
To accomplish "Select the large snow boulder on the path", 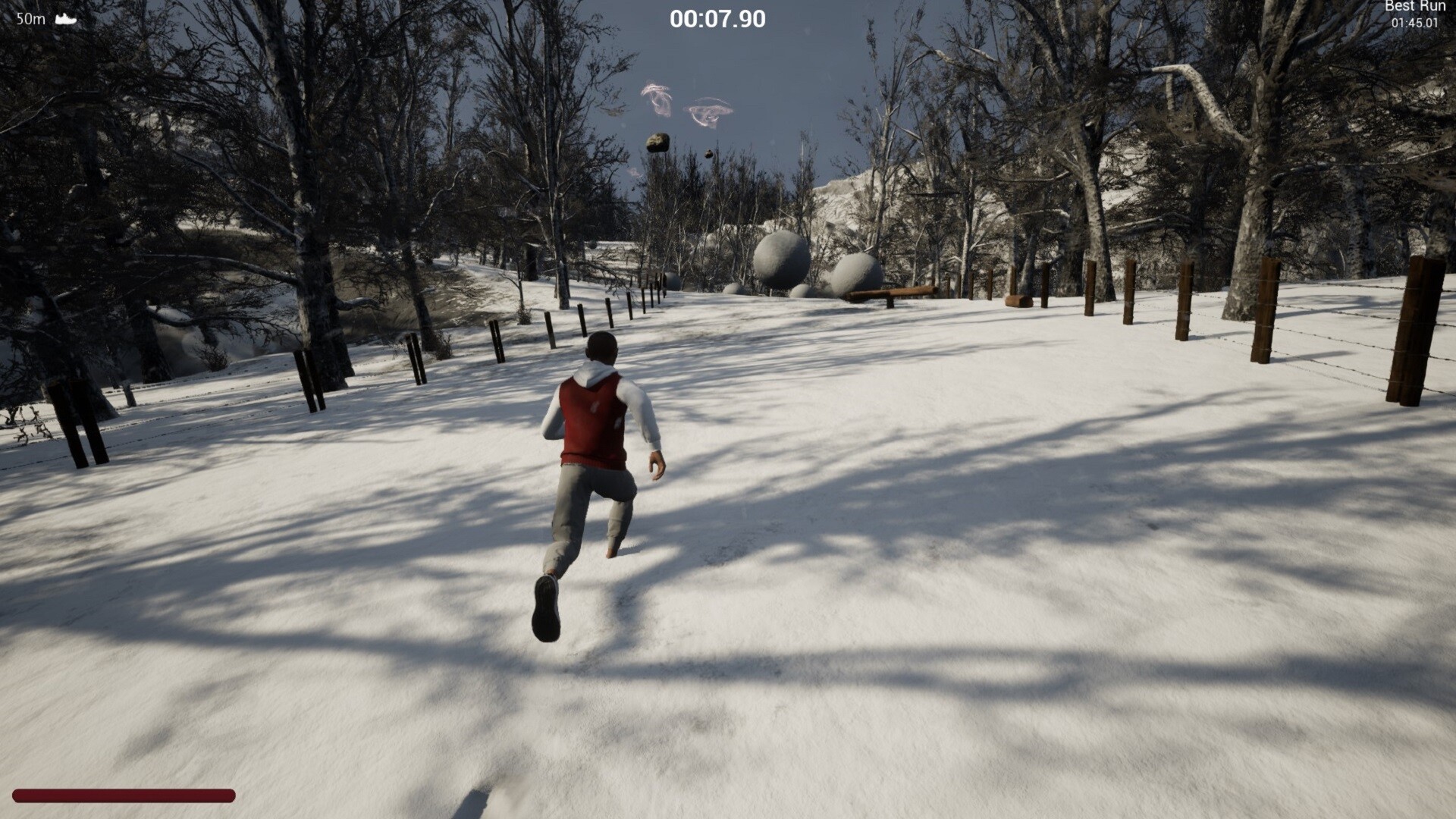I will pos(781,258).
